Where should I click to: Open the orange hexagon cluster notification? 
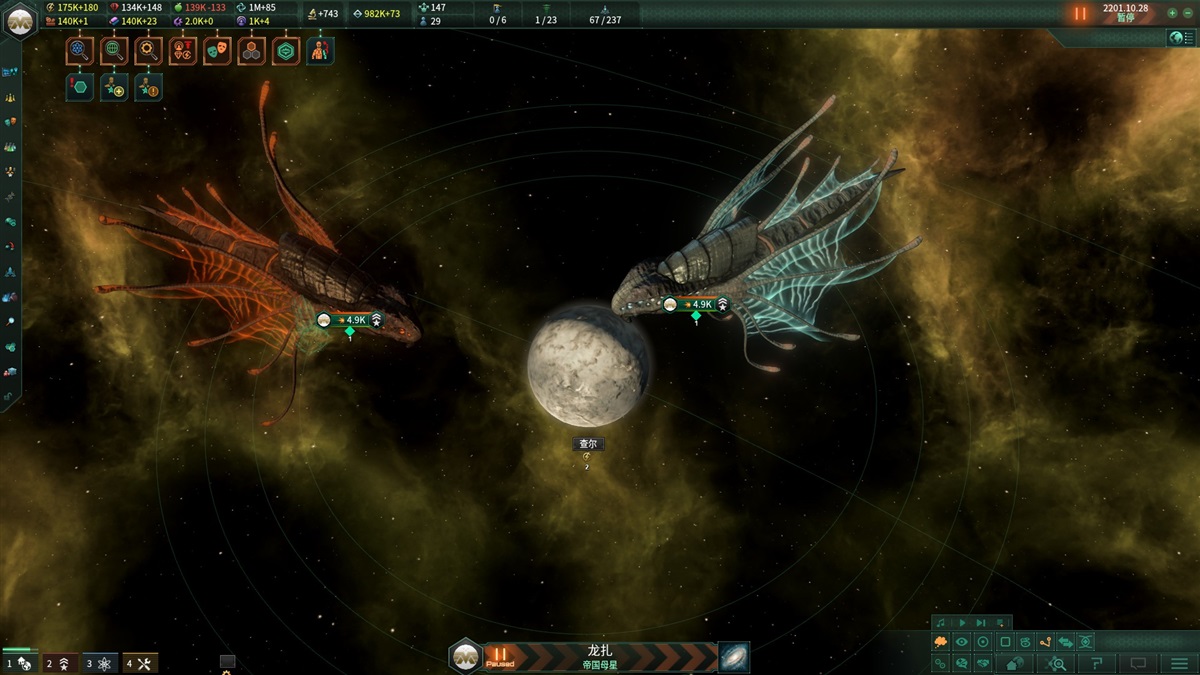click(251, 51)
